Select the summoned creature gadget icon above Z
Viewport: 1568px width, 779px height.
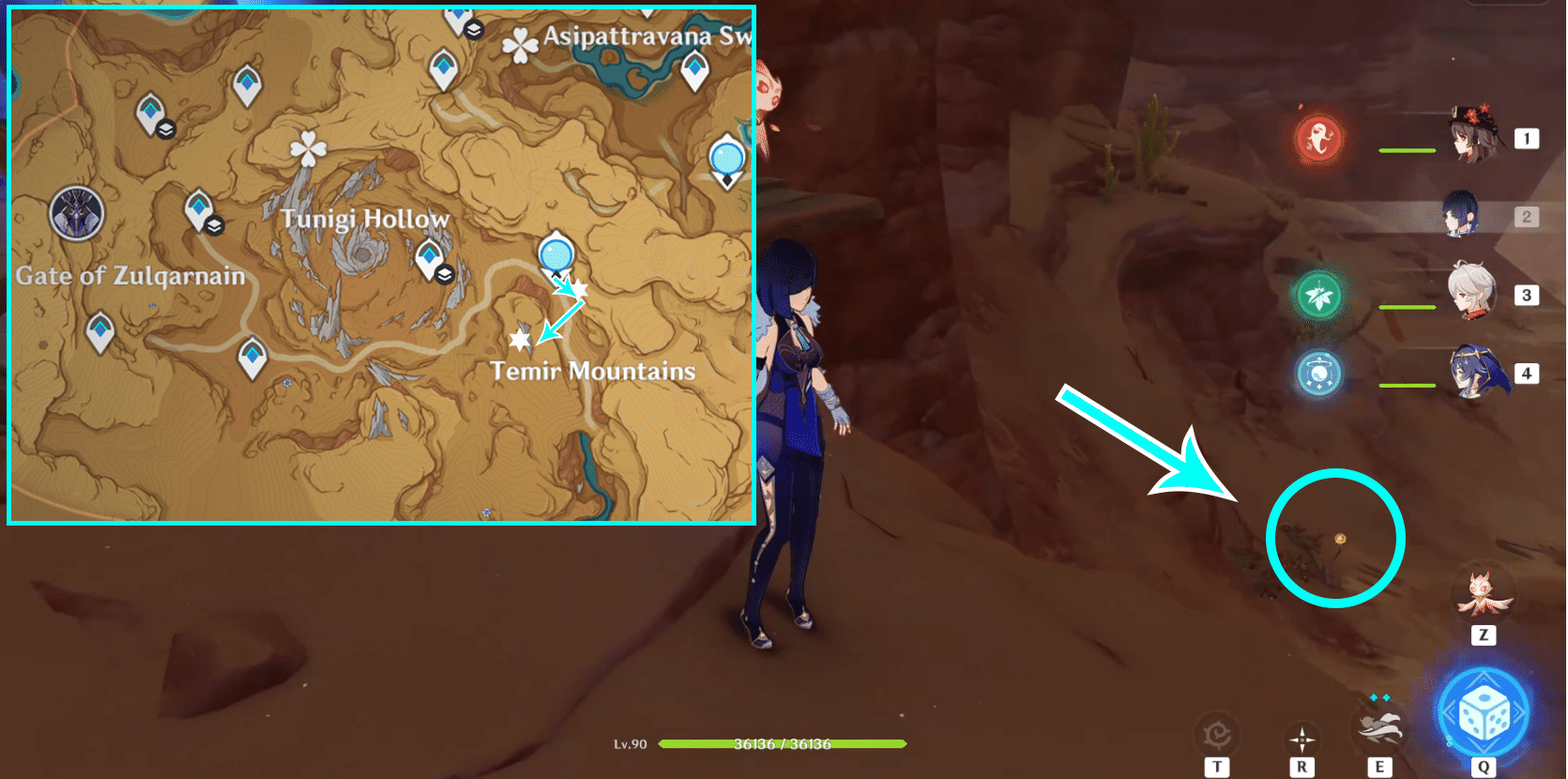coord(1484,593)
